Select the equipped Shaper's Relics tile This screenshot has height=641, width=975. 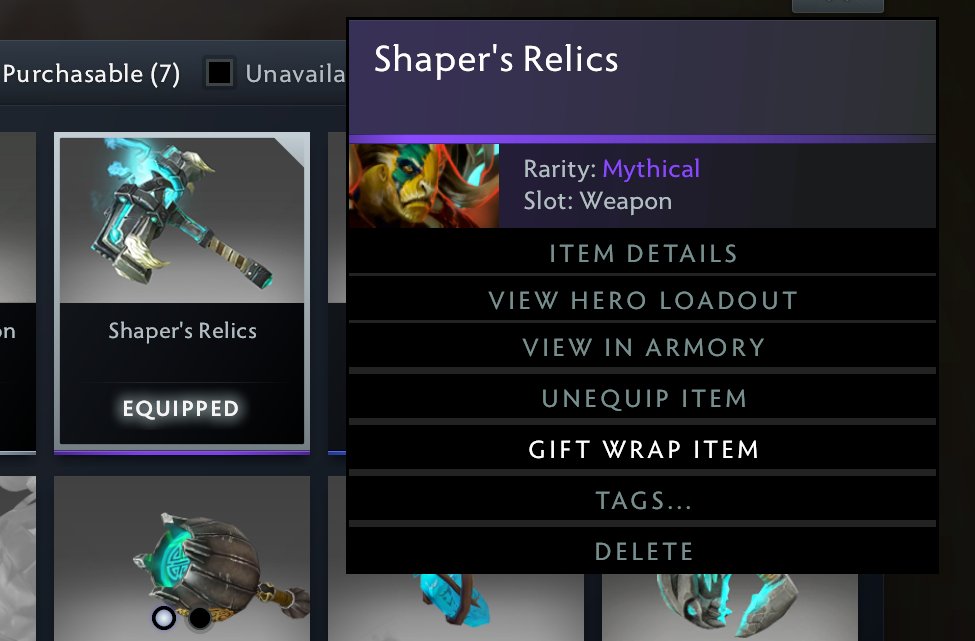pos(182,288)
